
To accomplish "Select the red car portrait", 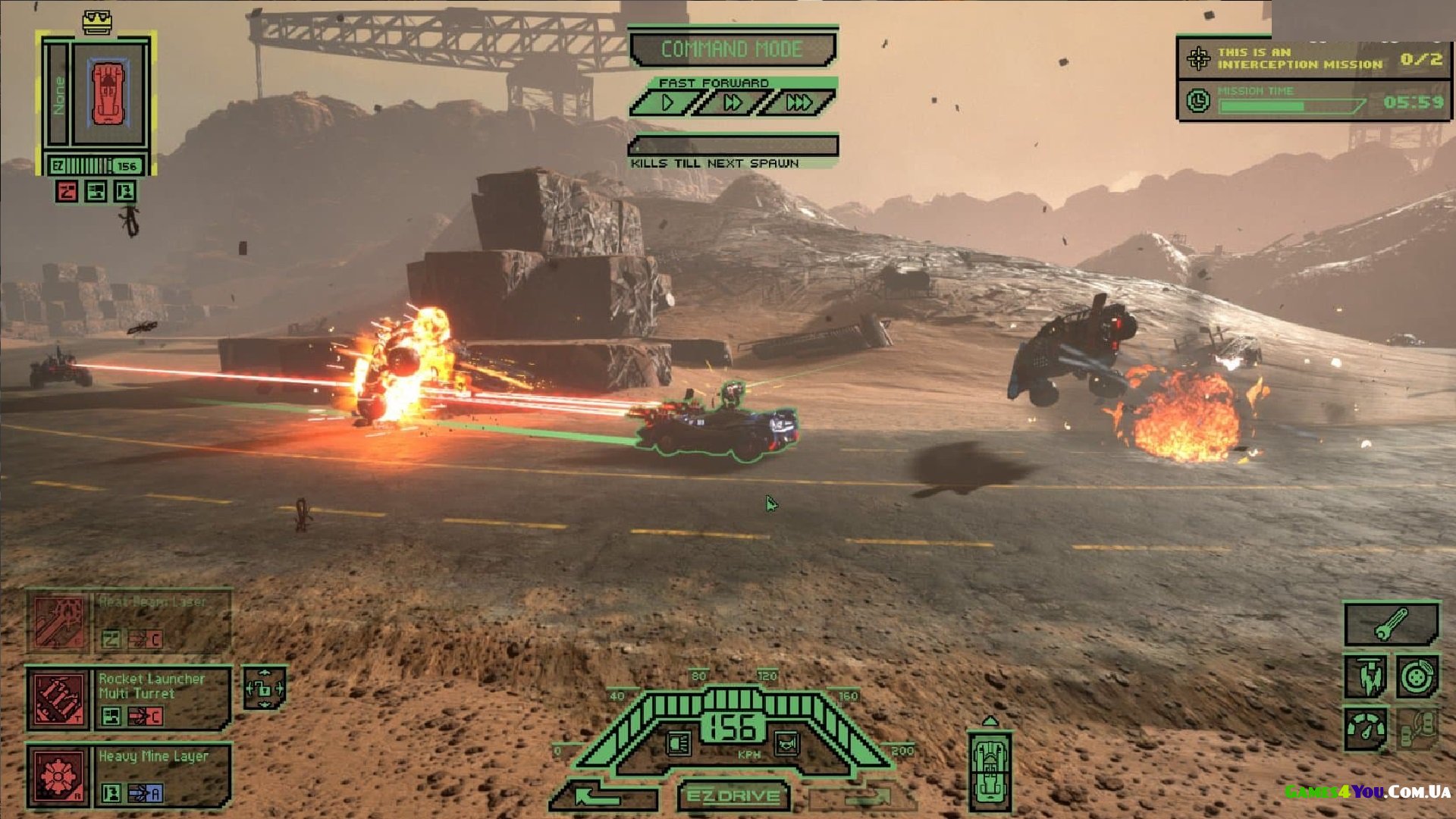I will coord(108,94).
